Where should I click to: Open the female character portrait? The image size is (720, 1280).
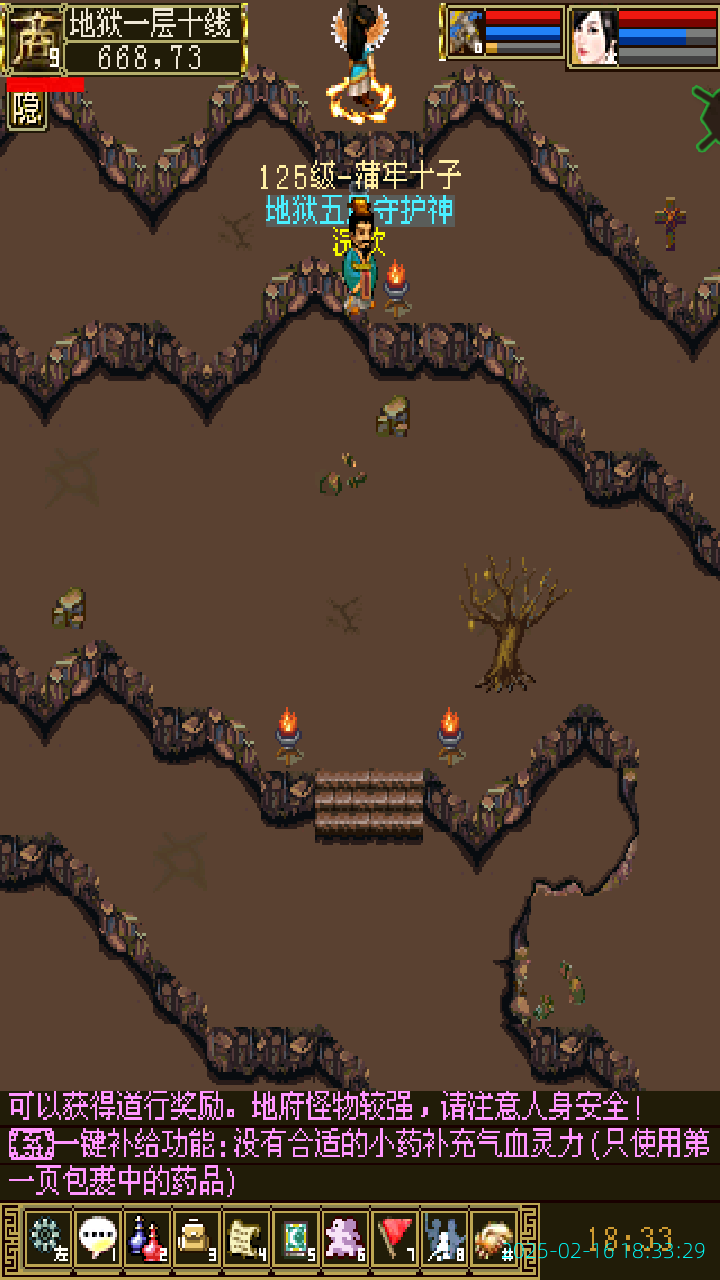click(594, 36)
